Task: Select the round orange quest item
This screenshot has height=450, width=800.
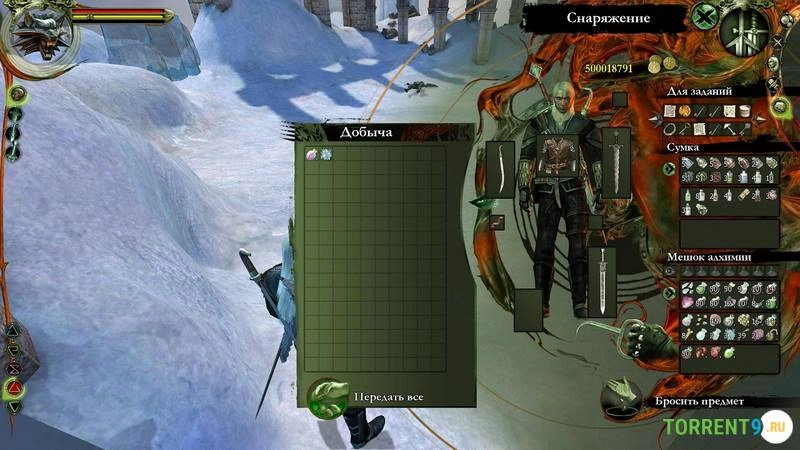Action: (686, 110)
